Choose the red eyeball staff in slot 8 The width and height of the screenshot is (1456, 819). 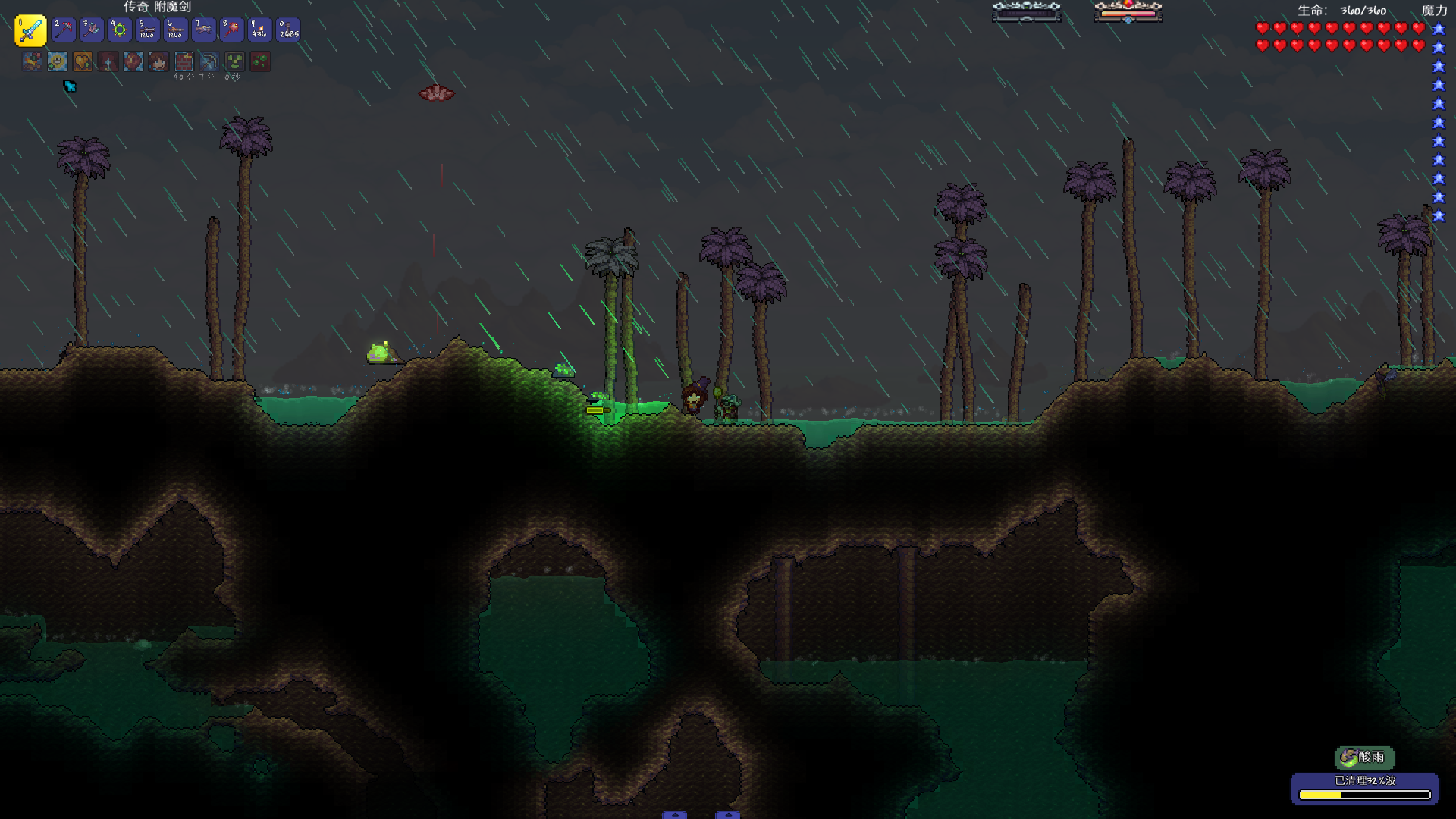231,30
